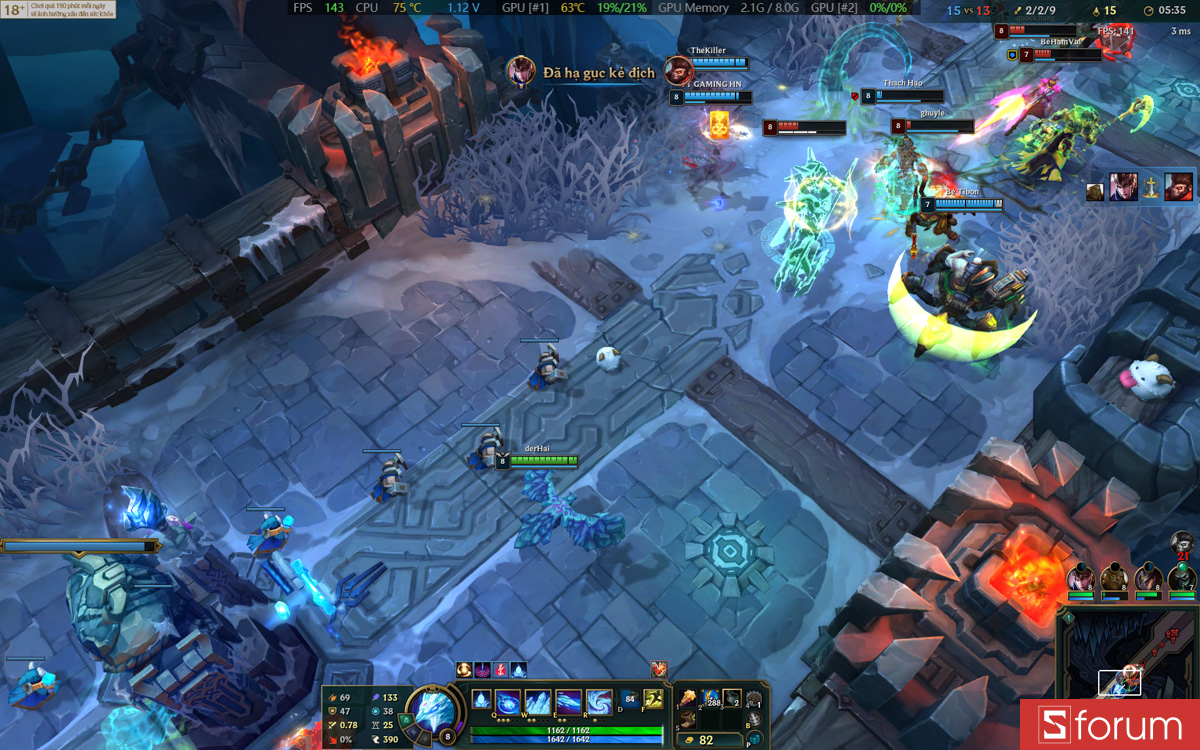Screen dimensions: 1200x750
Task: Click the golden orb buff icon
Action: click(x=464, y=669)
